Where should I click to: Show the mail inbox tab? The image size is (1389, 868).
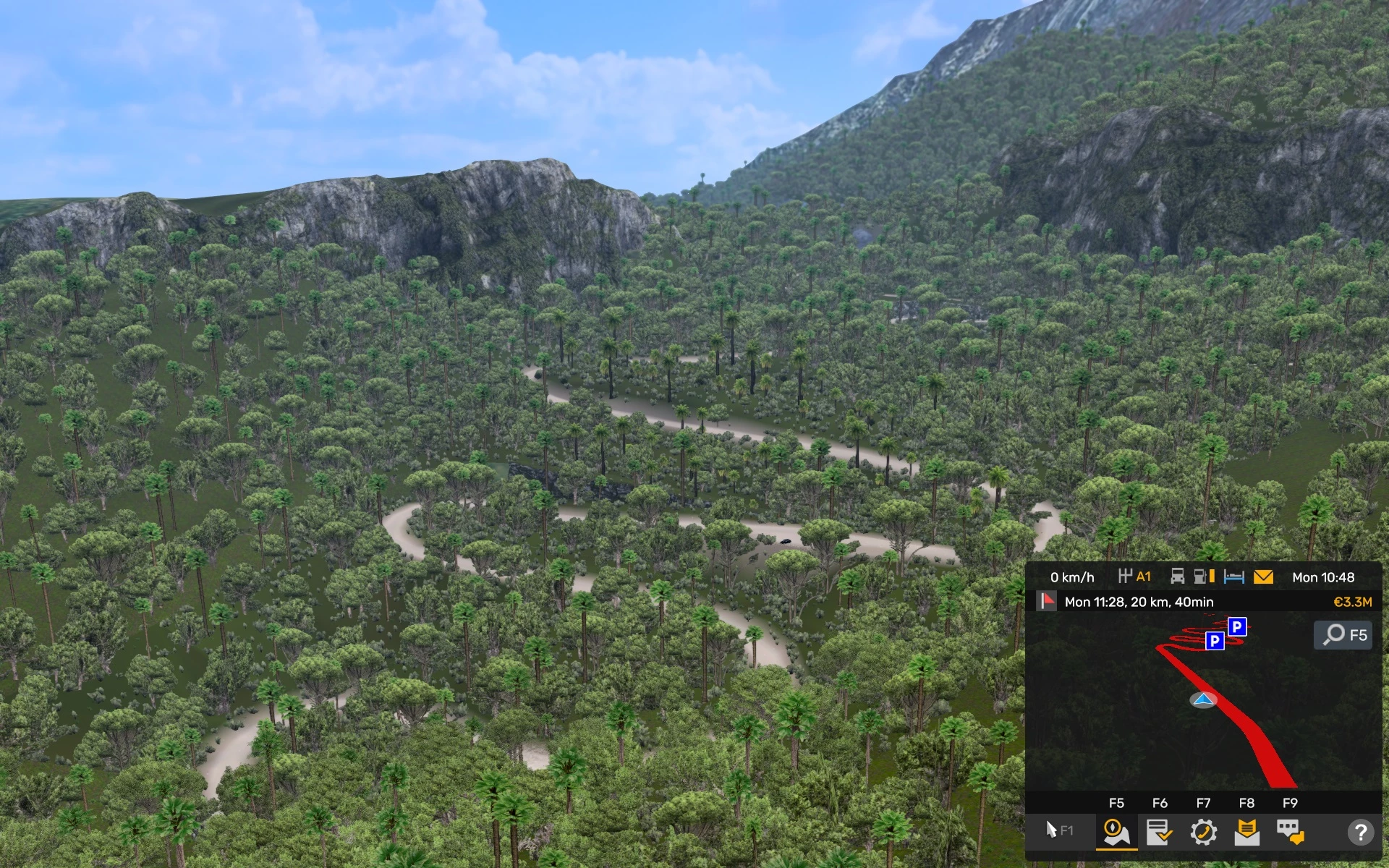1246,832
